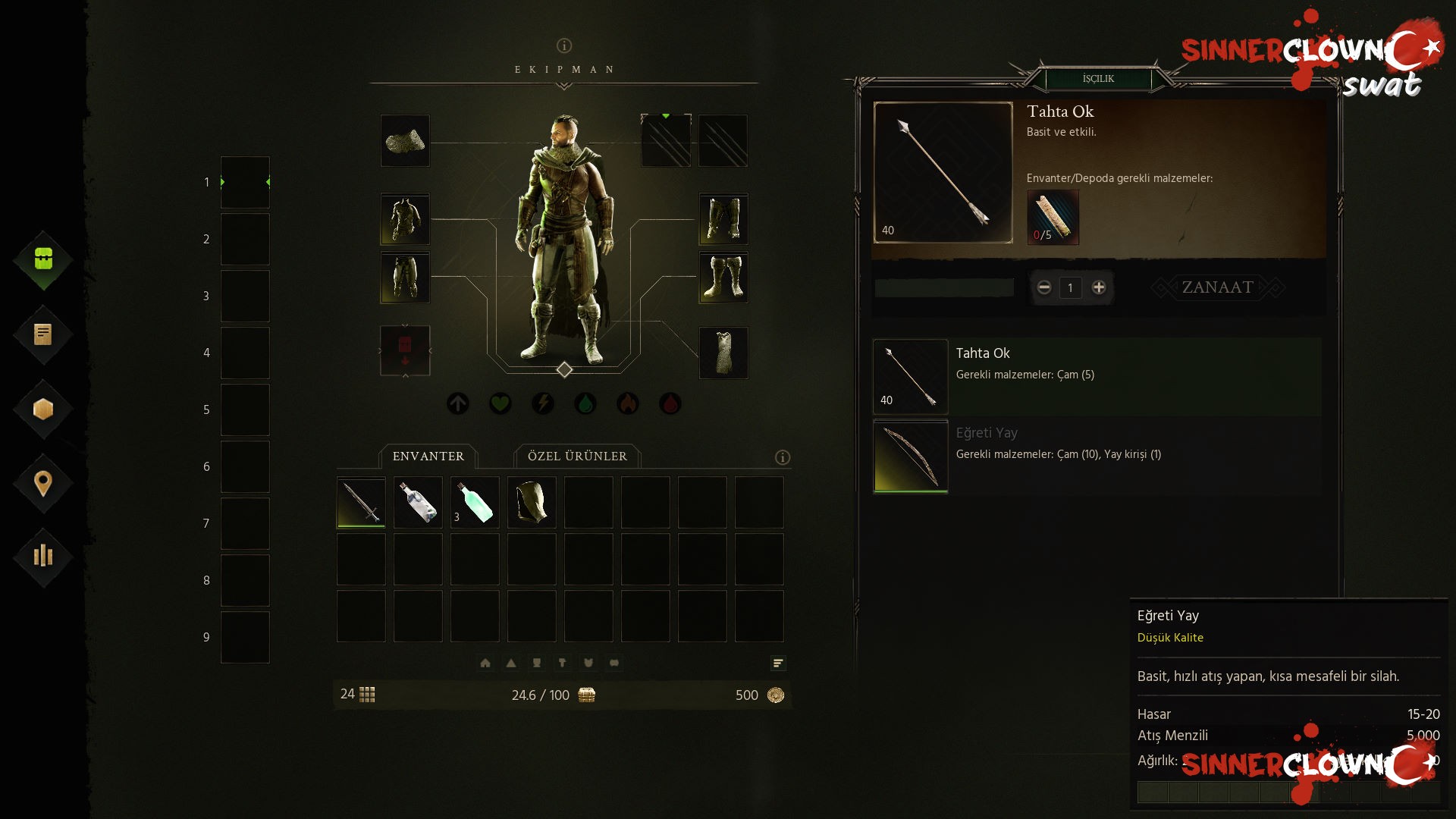Select the sword in the inventory
The height and width of the screenshot is (819, 1456).
[361, 502]
